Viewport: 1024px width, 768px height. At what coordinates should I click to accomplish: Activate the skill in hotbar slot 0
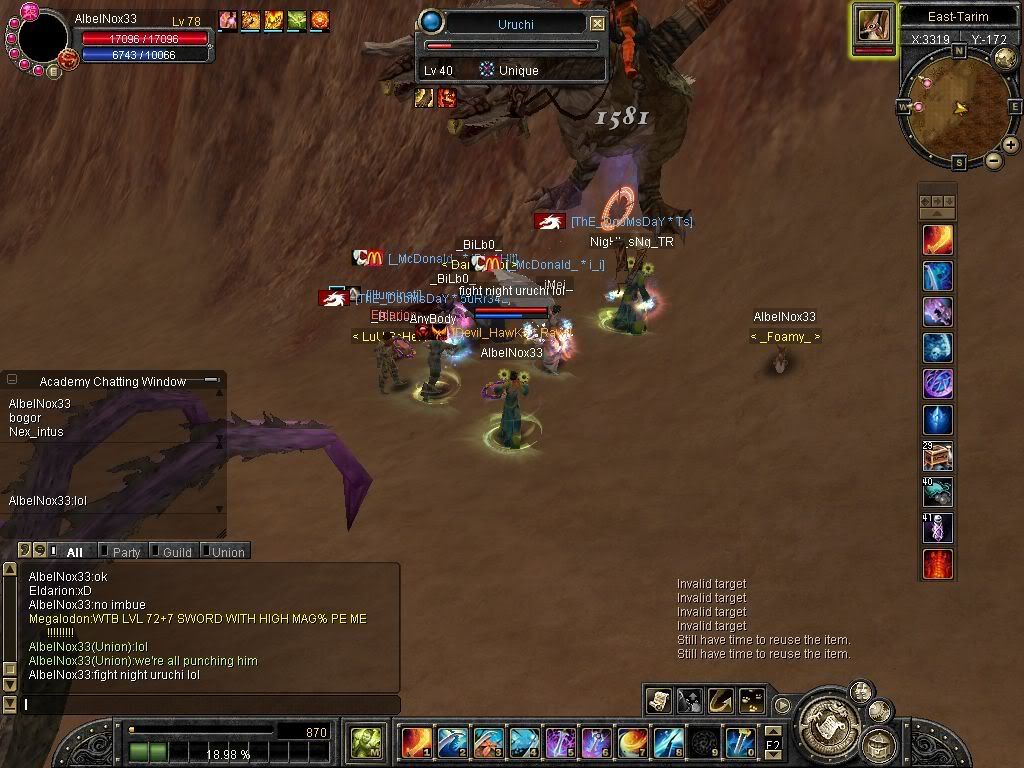(740, 743)
